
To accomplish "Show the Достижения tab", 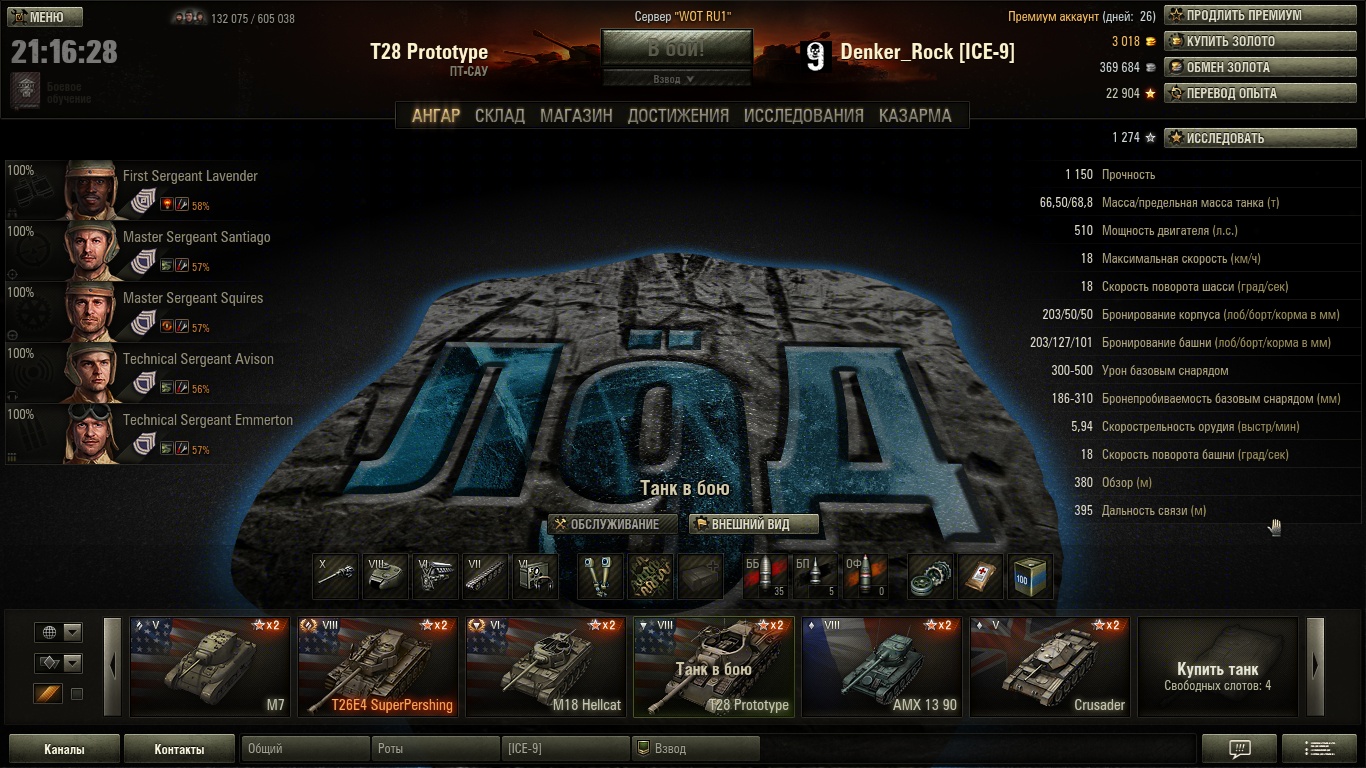I will [x=678, y=115].
